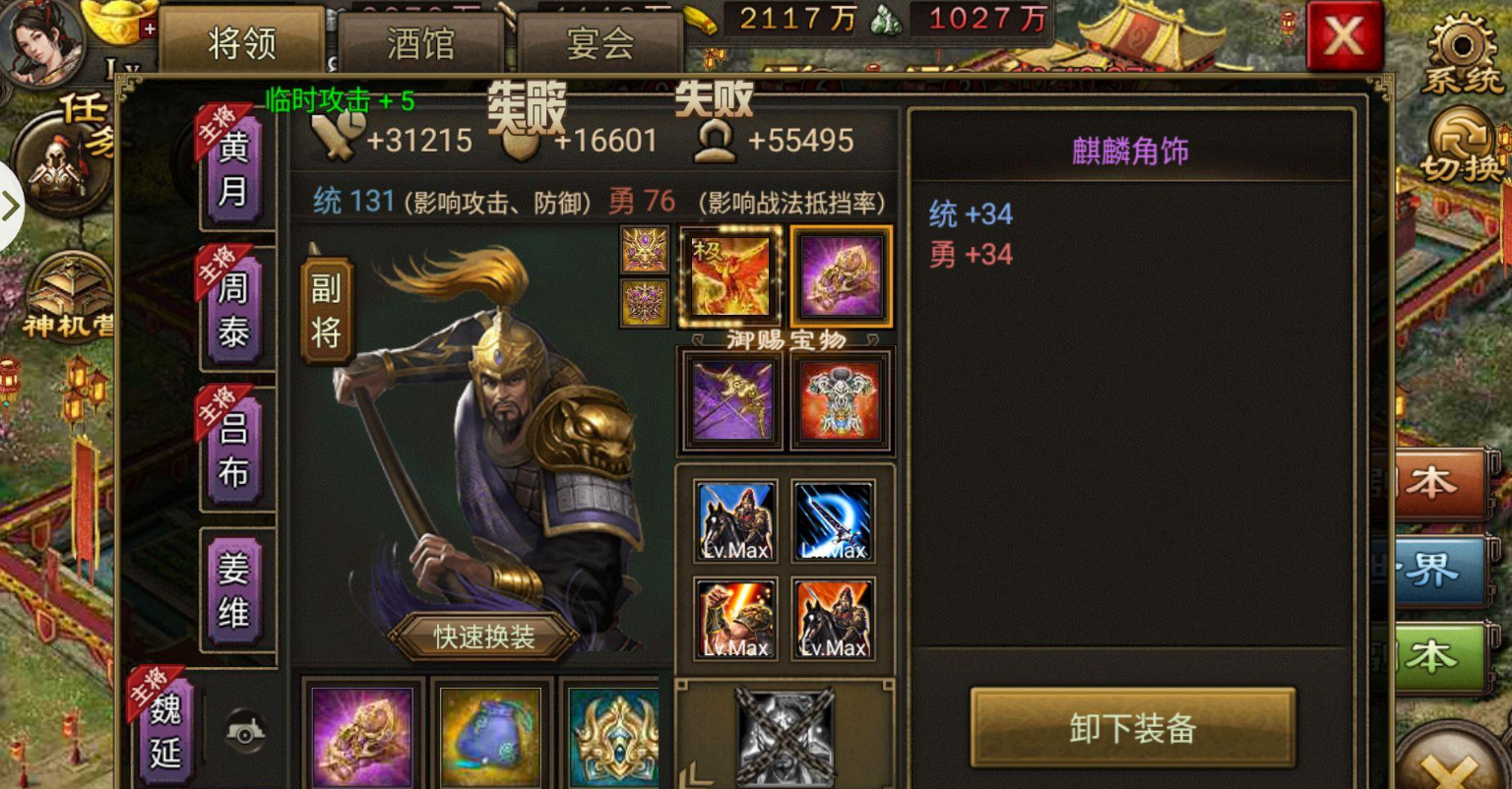Open the phoenix 极 equipment item

pos(729,276)
